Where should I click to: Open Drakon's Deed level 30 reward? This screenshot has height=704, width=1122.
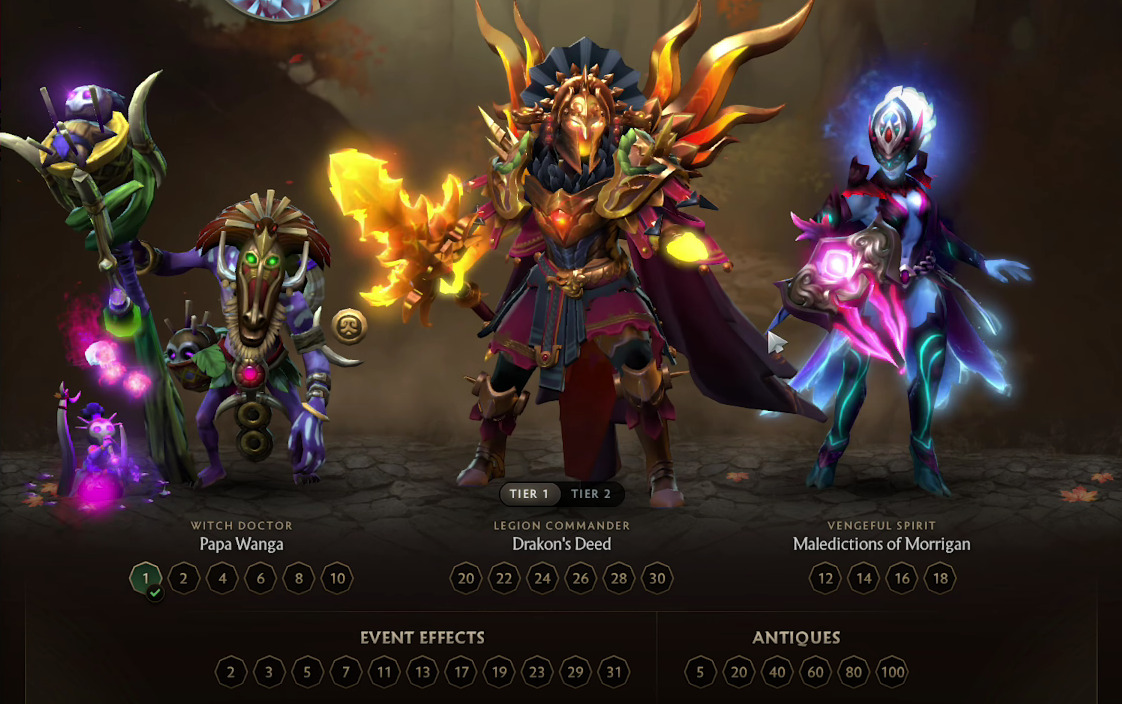tap(657, 578)
